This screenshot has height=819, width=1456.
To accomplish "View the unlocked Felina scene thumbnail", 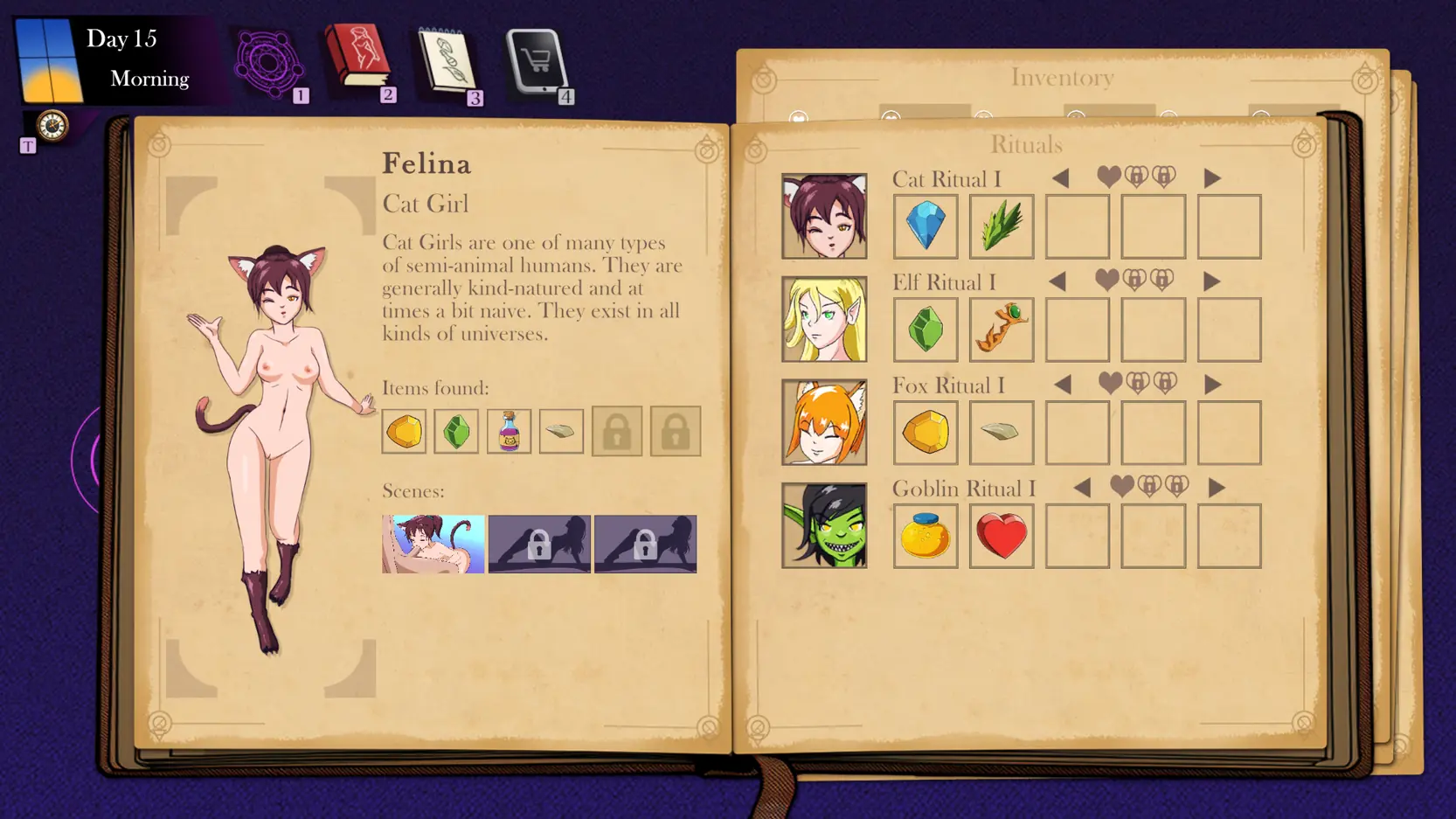I will pos(433,544).
